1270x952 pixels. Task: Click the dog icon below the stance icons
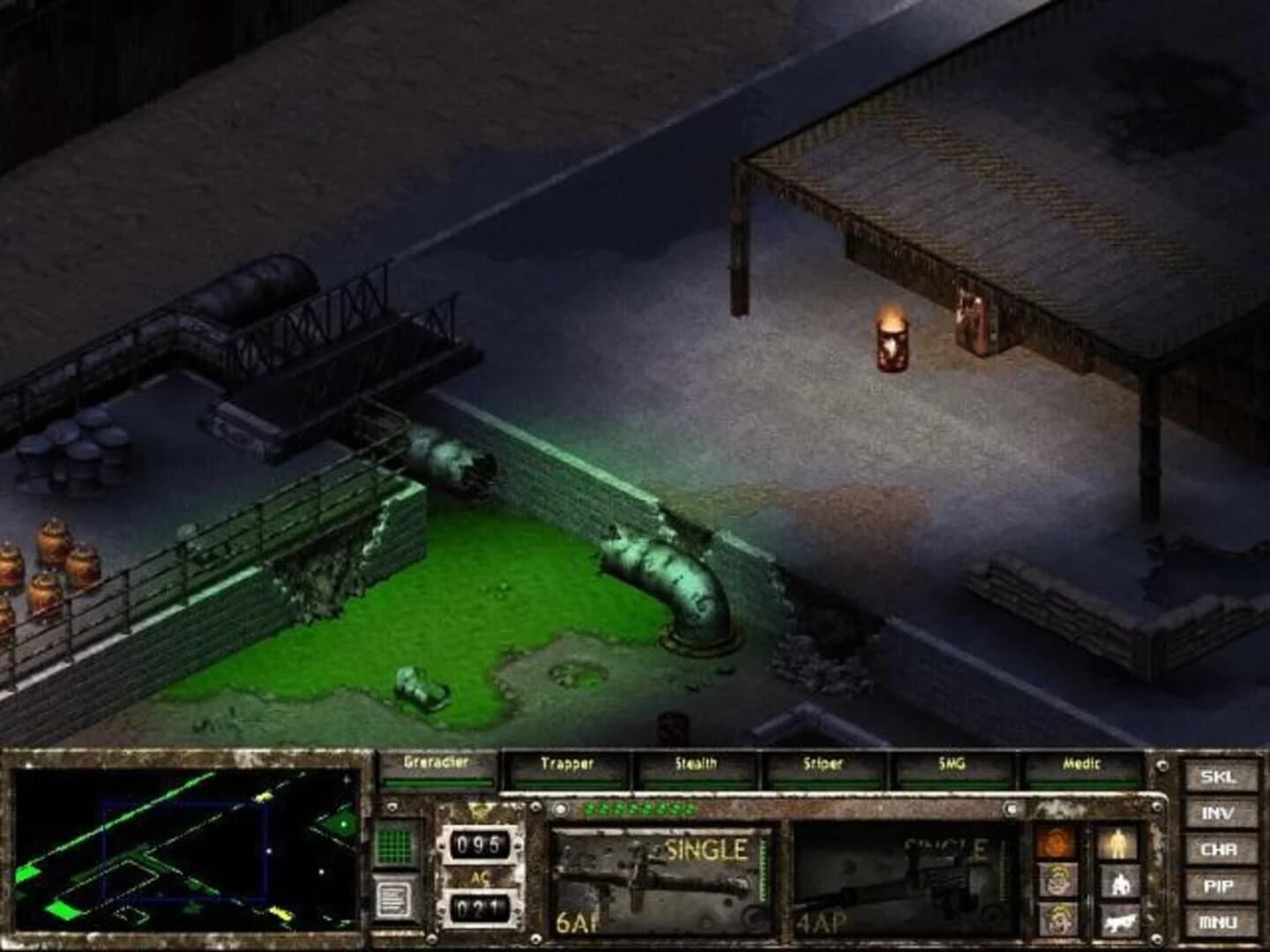[x=1120, y=924]
